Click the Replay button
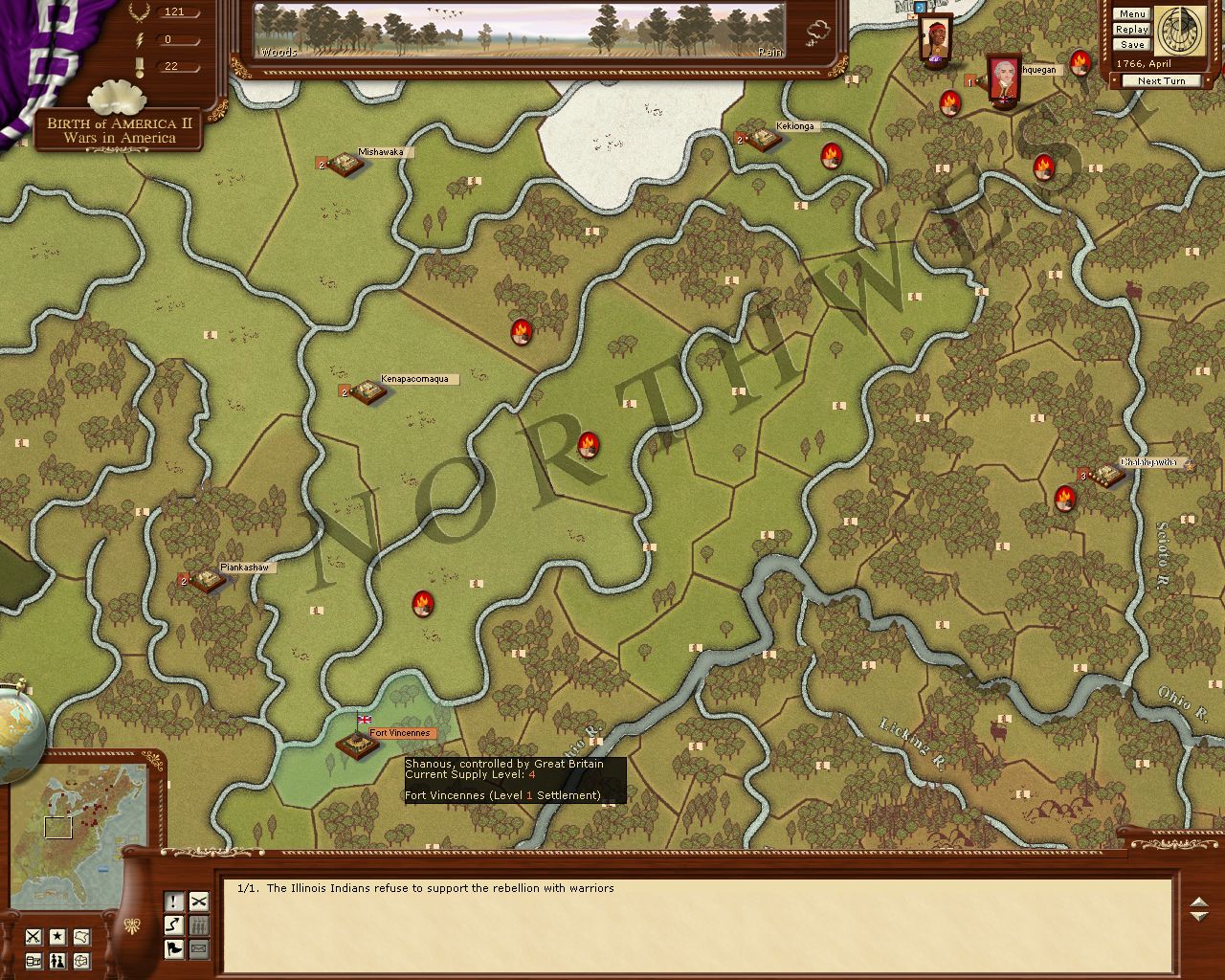 click(x=1131, y=30)
